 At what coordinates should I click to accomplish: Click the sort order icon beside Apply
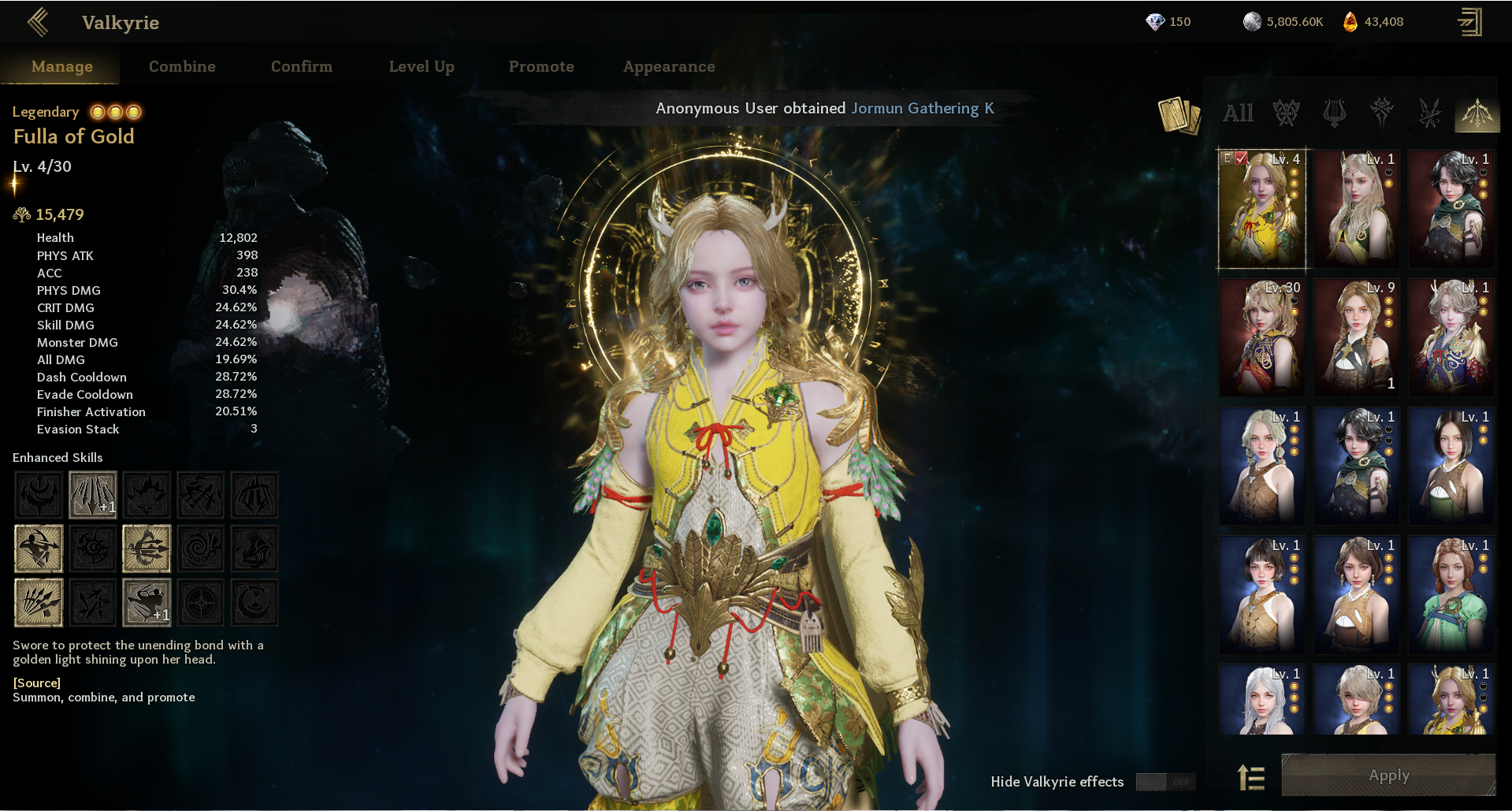[1251, 778]
